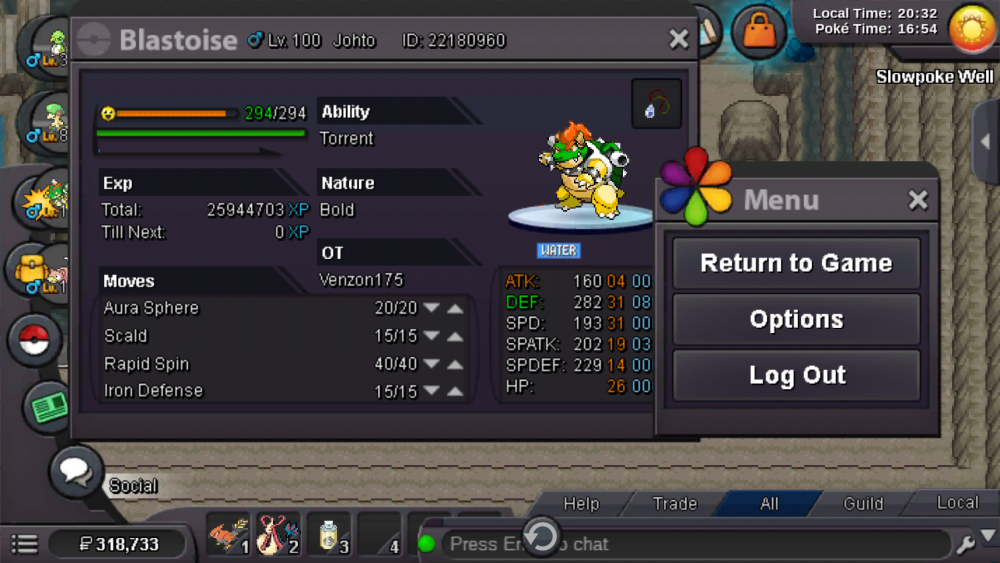Use hotbar item in slot 2
The width and height of the screenshot is (1000, 563).
point(277,537)
